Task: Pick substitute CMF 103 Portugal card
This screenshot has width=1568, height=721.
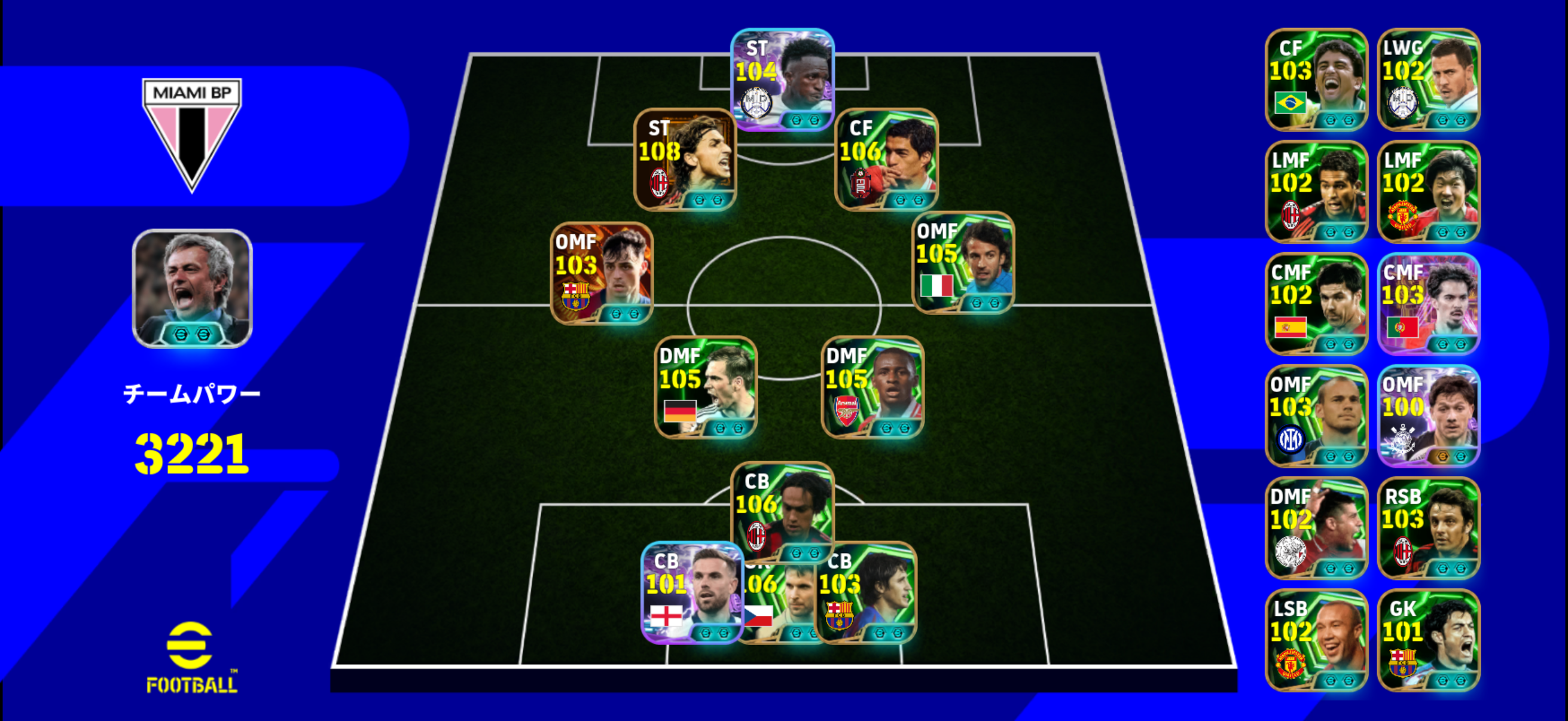Action: point(1428,304)
